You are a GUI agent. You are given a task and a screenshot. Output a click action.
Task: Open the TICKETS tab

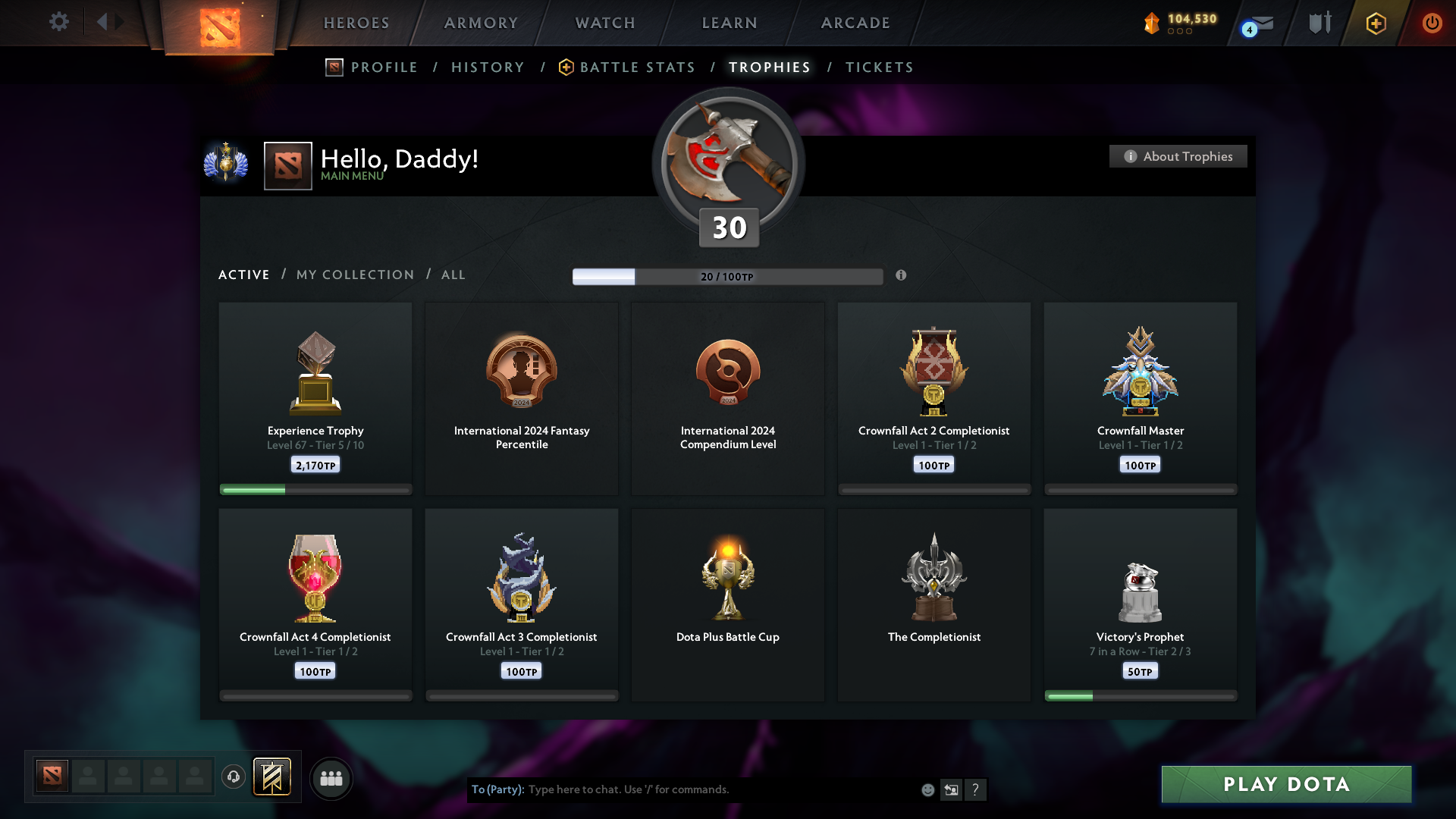point(879,67)
